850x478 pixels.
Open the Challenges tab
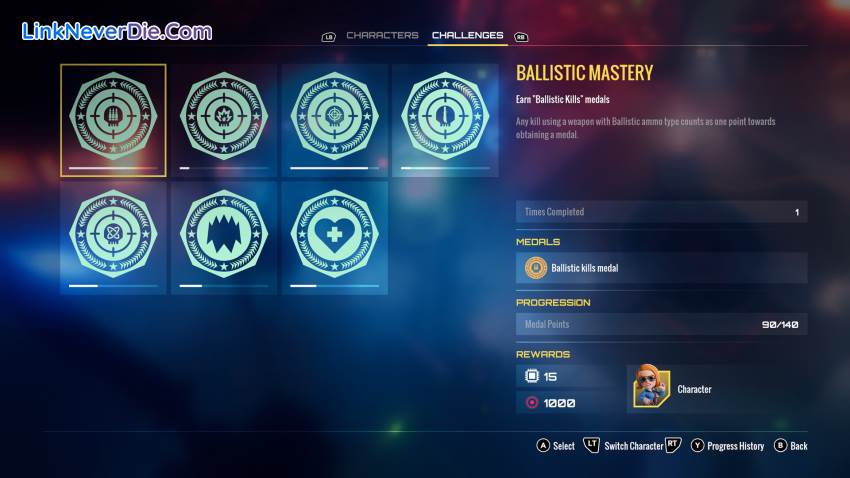click(467, 36)
